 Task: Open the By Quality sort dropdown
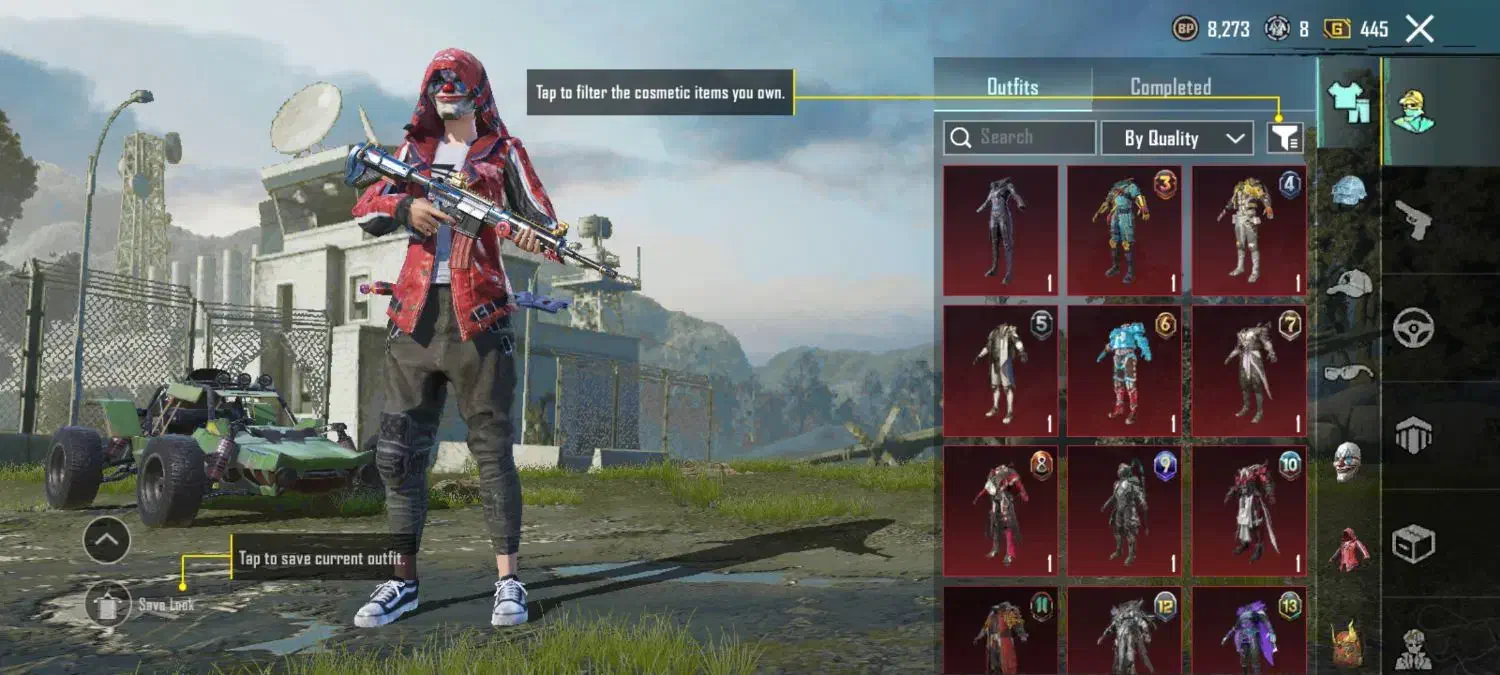click(1177, 138)
